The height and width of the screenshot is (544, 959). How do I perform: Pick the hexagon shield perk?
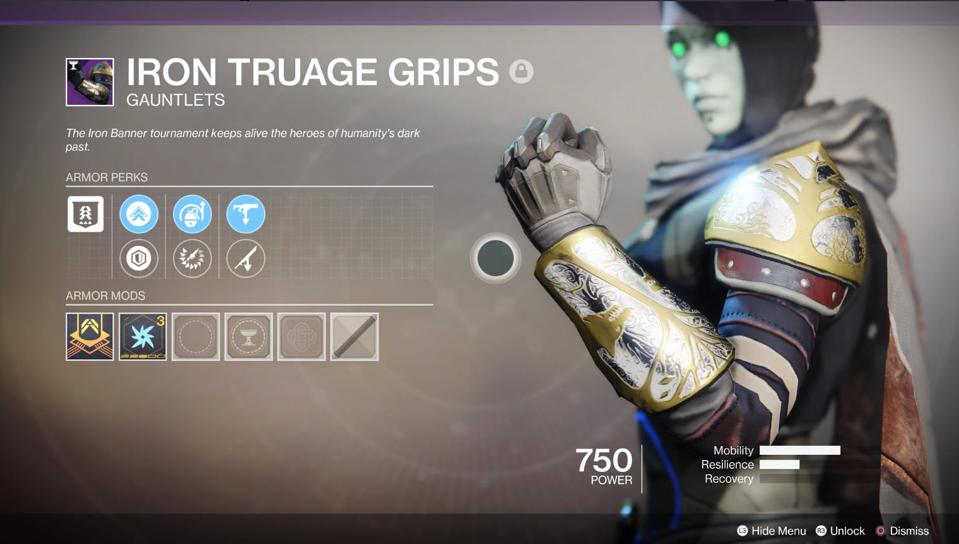[x=139, y=259]
